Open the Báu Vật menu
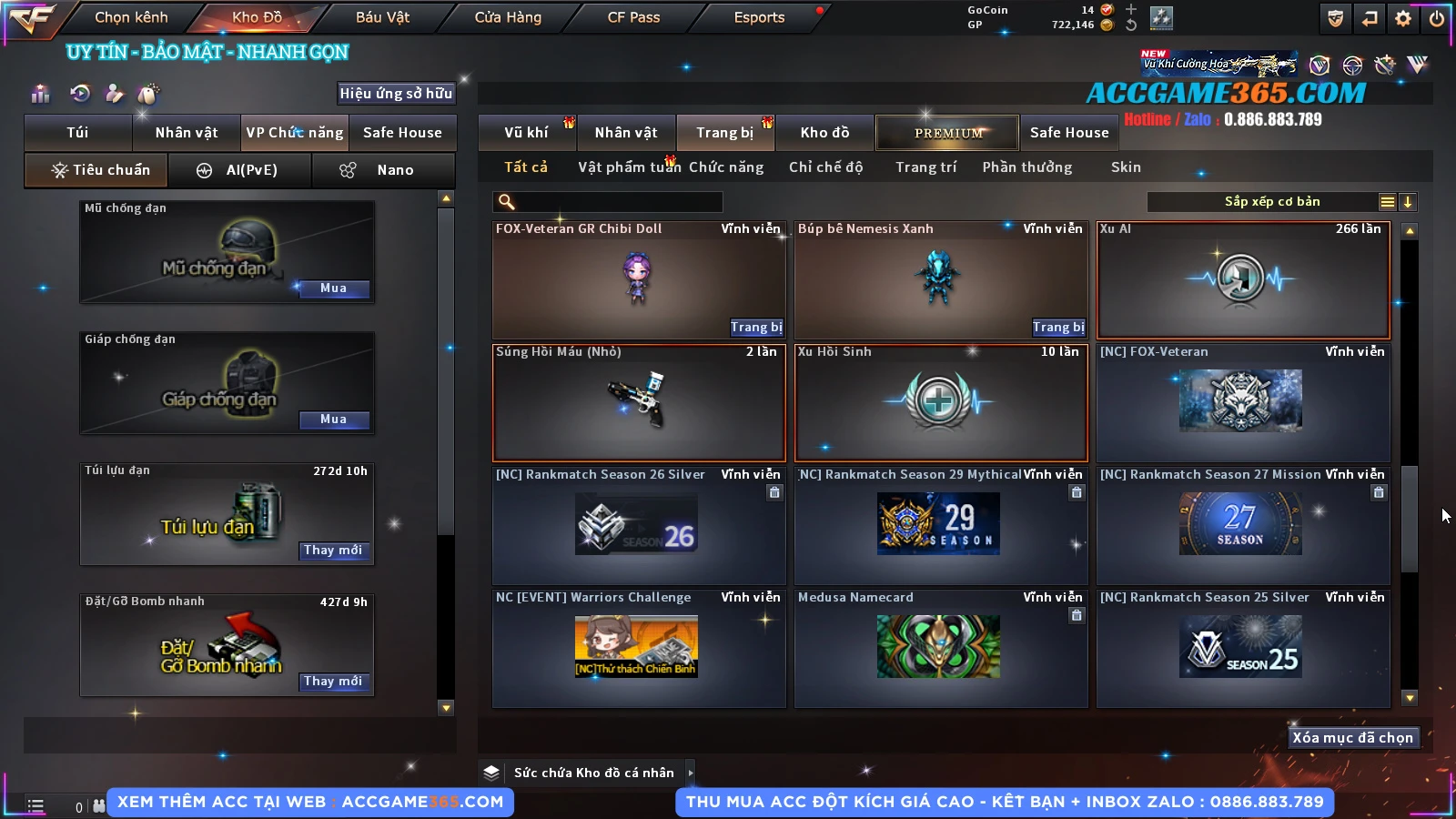1456x819 pixels. (382, 17)
